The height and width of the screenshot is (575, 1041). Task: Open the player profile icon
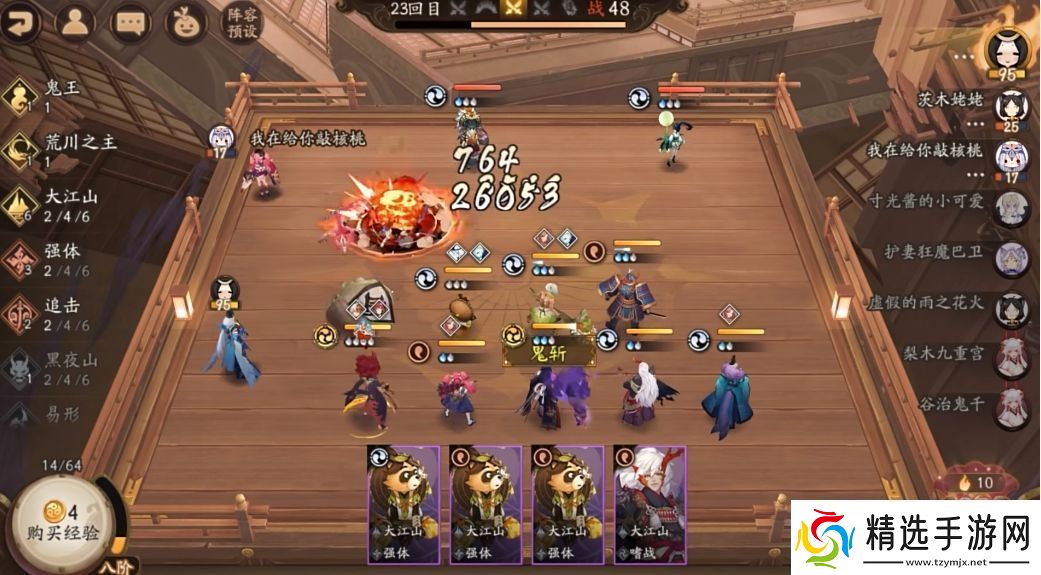pyautogui.click(x=74, y=22)
